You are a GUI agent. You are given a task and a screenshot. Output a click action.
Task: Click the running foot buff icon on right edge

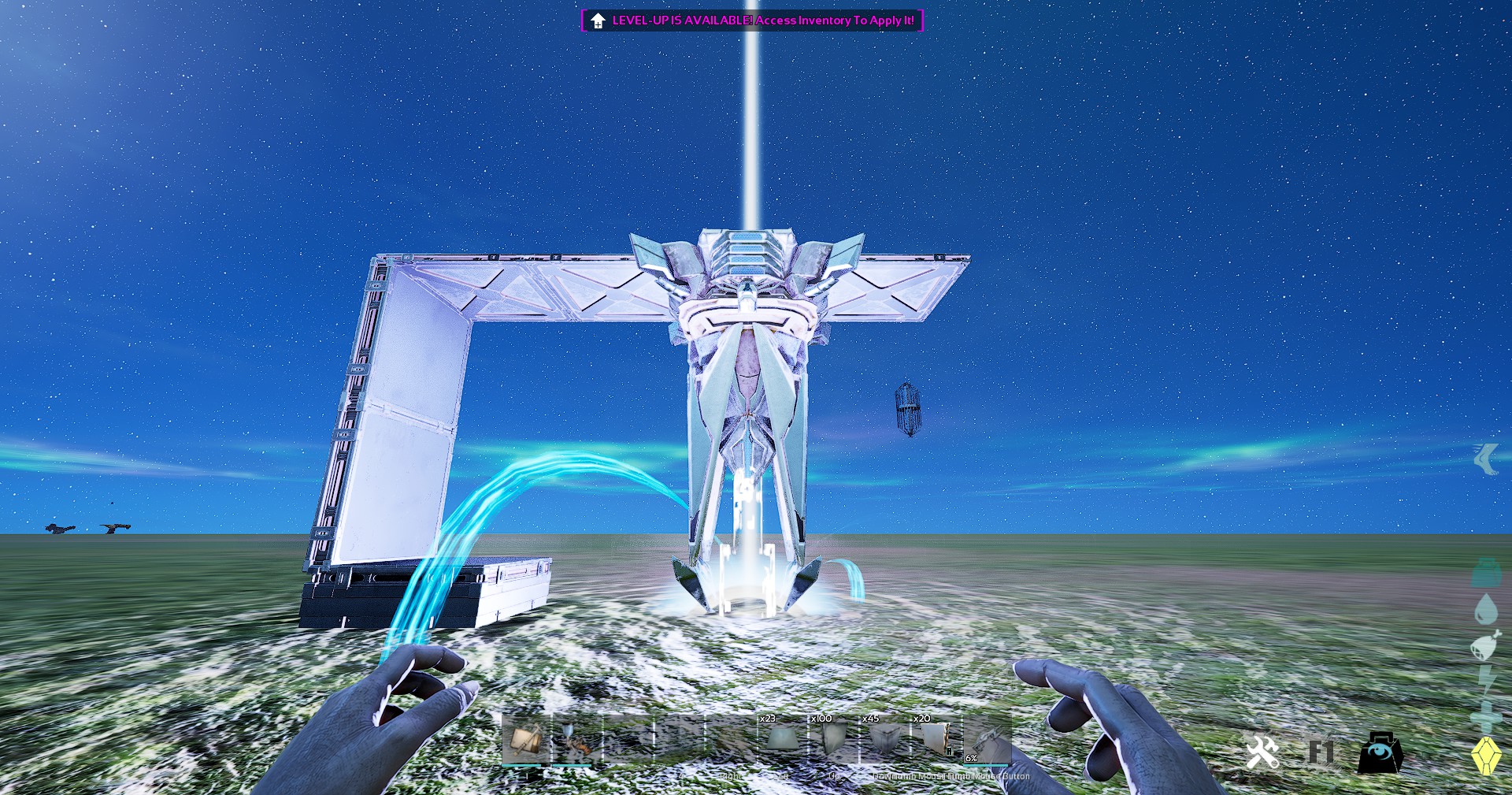[x=1488, y=461]
